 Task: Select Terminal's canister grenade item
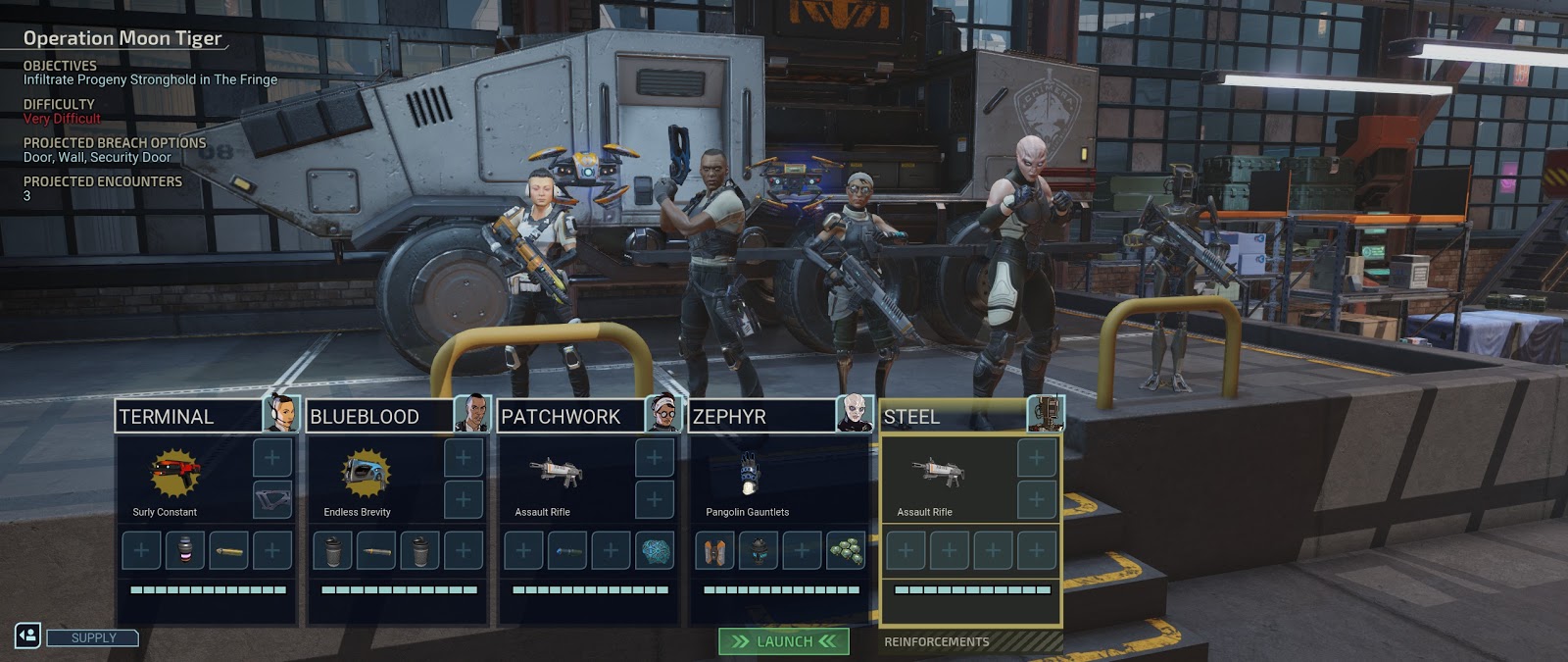pos(185,550)
